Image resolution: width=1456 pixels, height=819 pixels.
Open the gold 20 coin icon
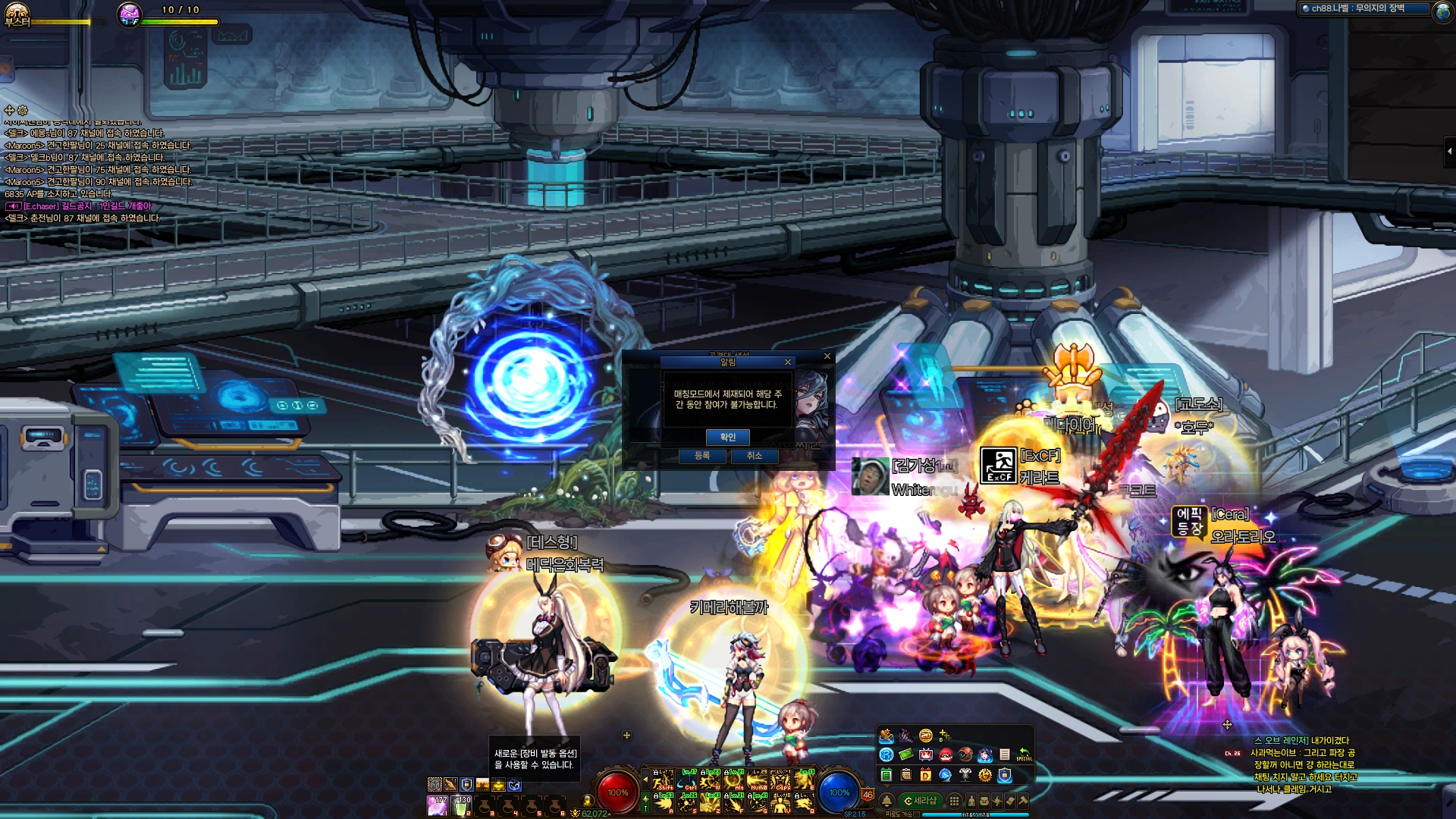click(x=926, y=736)
